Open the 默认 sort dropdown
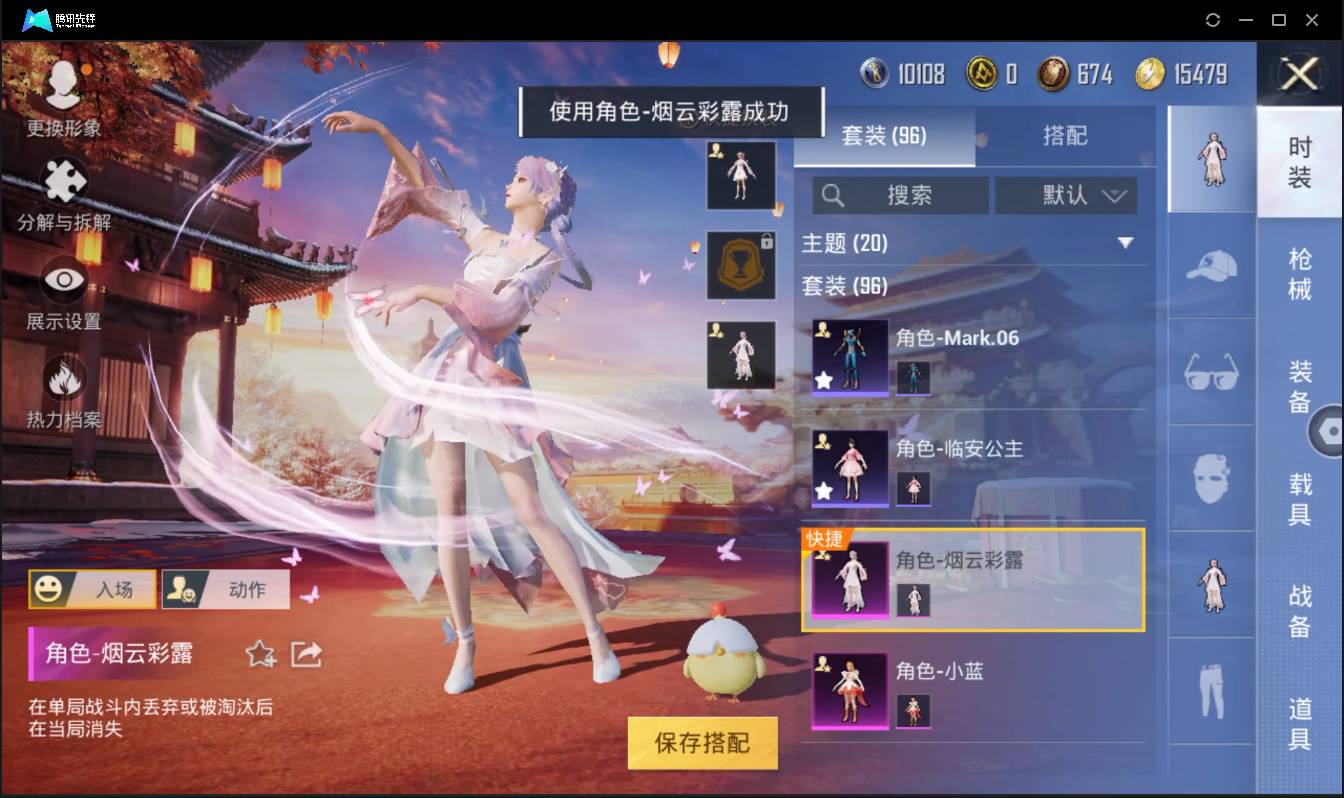The height and width of the screenshot is (798, 1344). (1066, 195)
